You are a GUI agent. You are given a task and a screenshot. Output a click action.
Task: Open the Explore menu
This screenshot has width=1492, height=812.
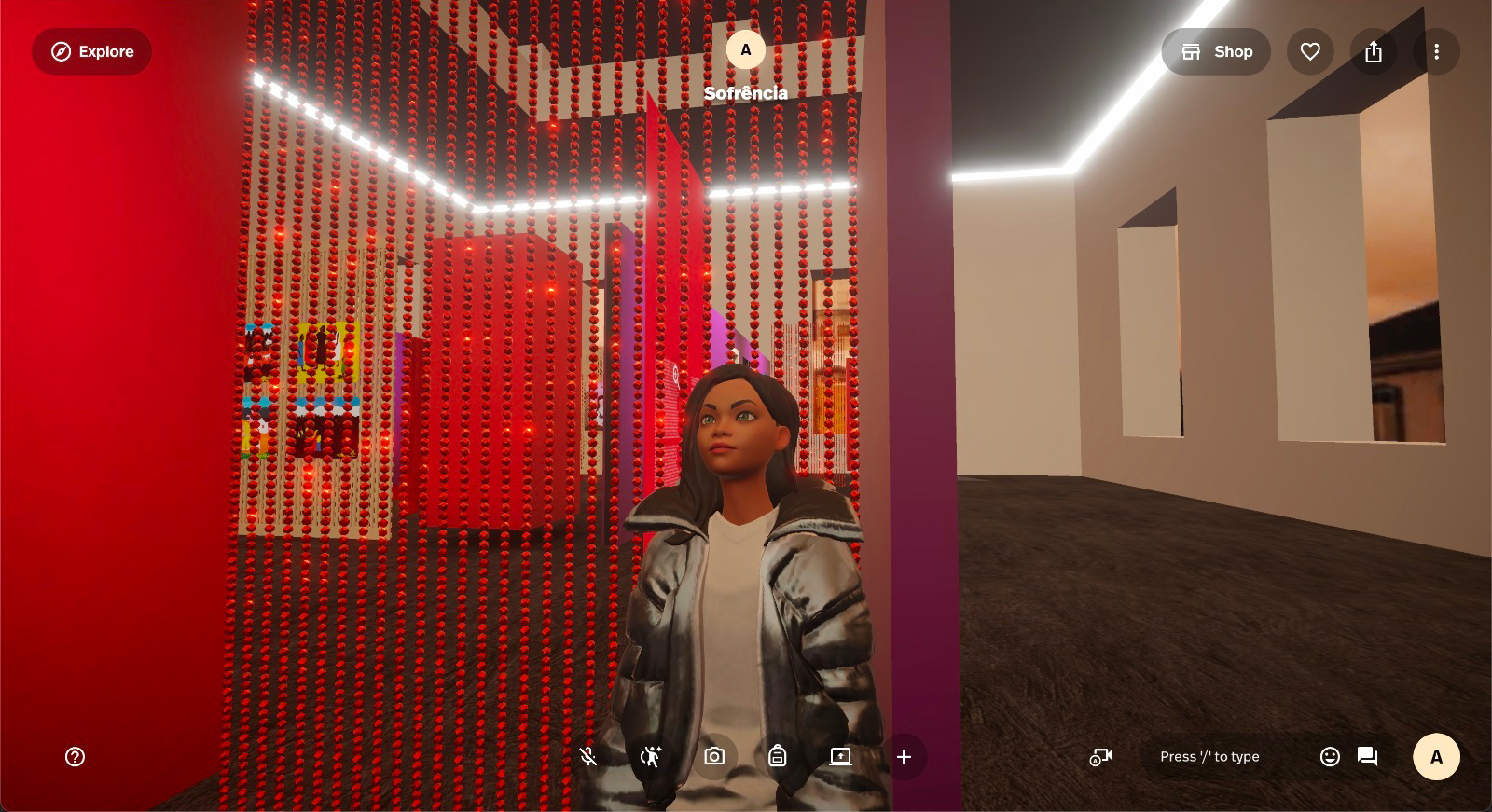coord(91,51)
